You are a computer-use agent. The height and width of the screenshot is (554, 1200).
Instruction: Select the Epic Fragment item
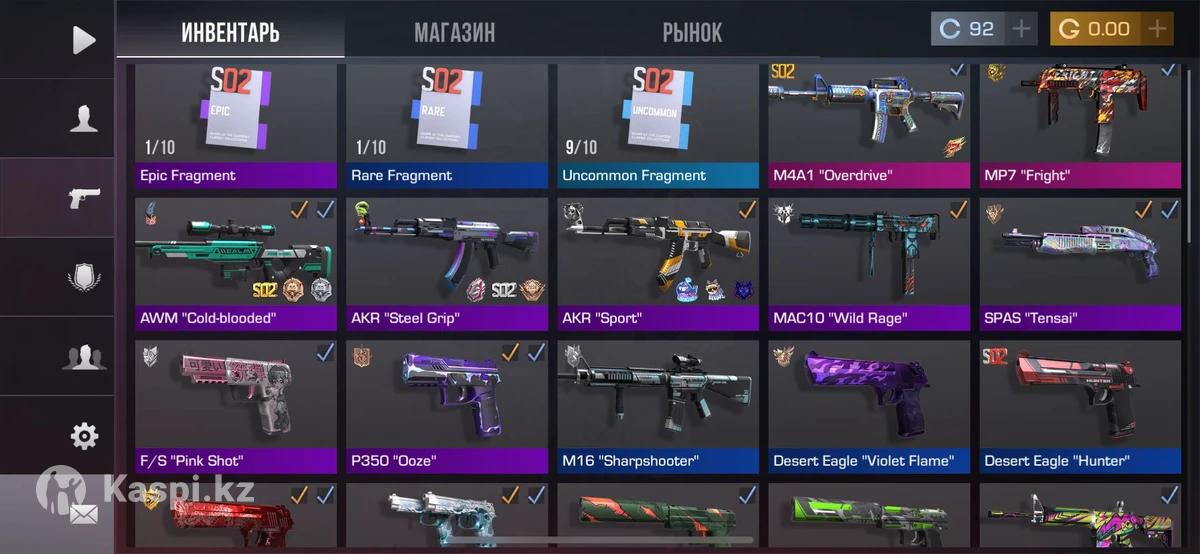click(x=236, y=125)
